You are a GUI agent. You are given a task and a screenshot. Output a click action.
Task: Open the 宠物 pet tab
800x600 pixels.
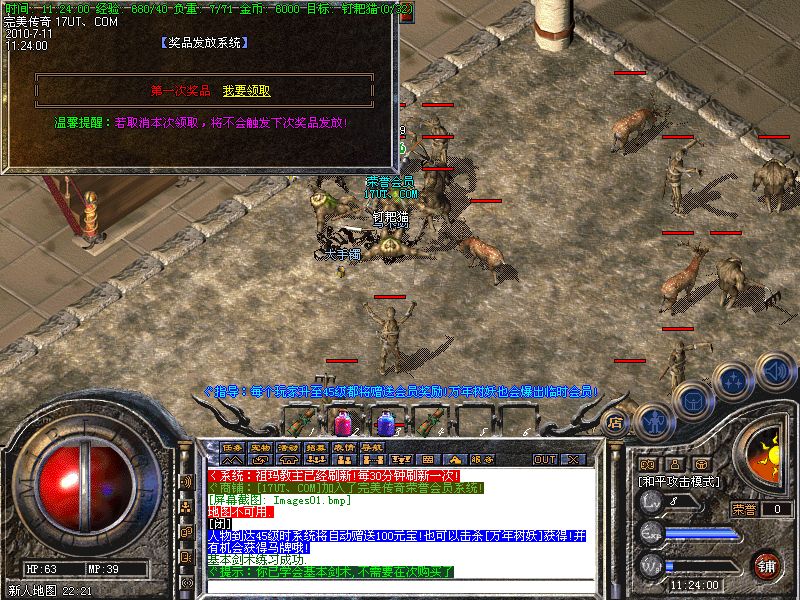coord(260,447)
